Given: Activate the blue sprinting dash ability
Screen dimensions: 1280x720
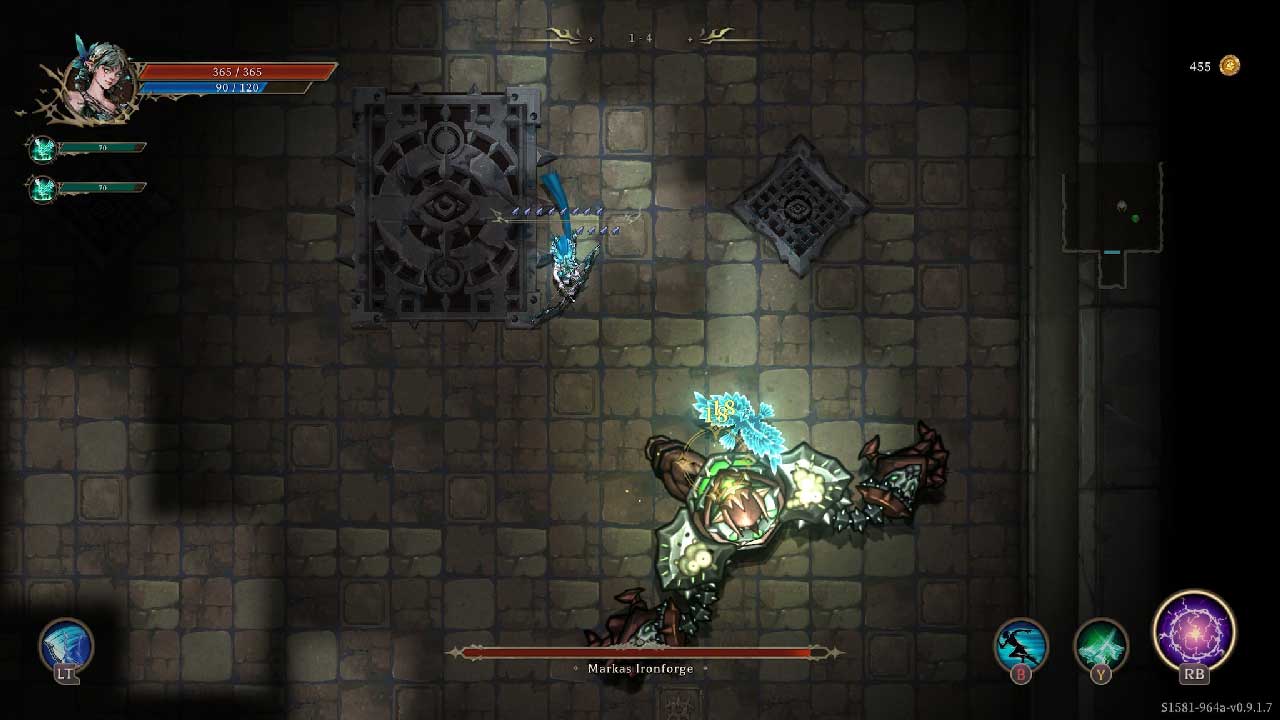Looking at the screenshot, I should click(x=1020, y=645).
